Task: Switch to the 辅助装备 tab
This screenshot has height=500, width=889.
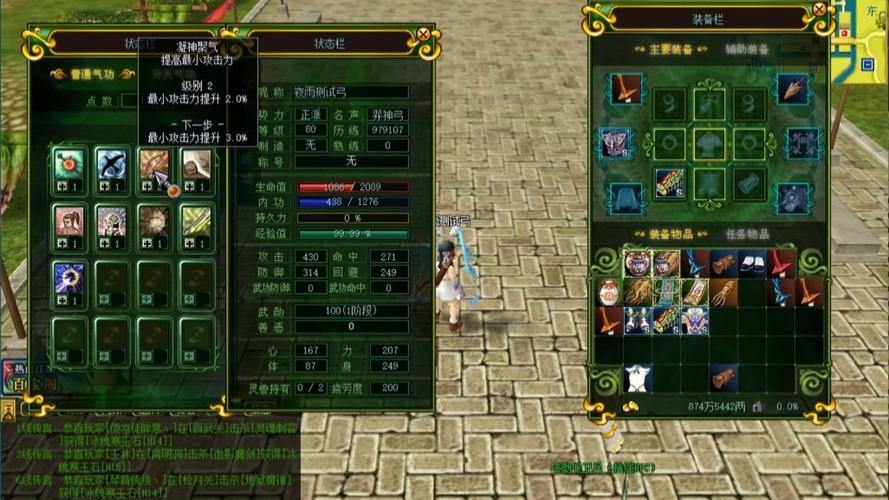Action: pyautogui.click(x=745, y=49)
